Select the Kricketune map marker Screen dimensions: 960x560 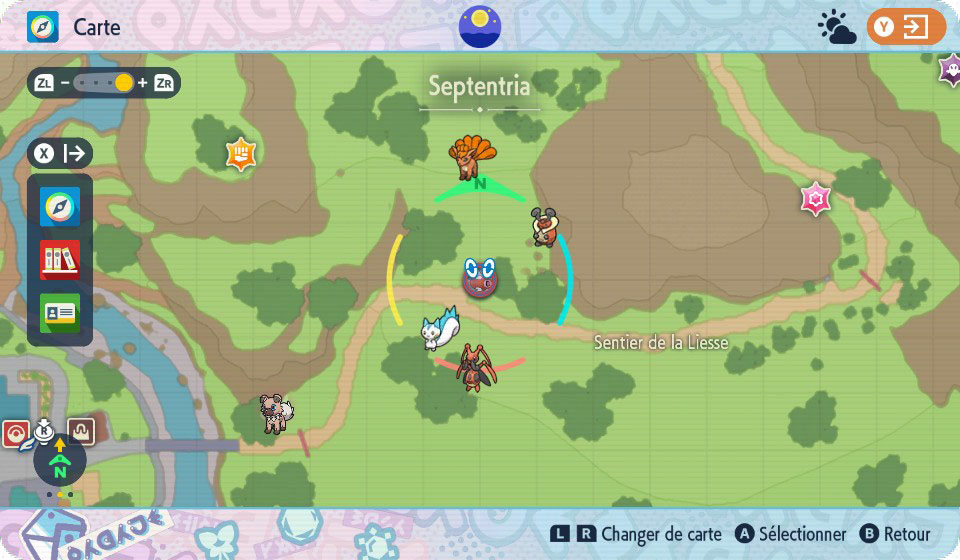[x=472, y=367]
